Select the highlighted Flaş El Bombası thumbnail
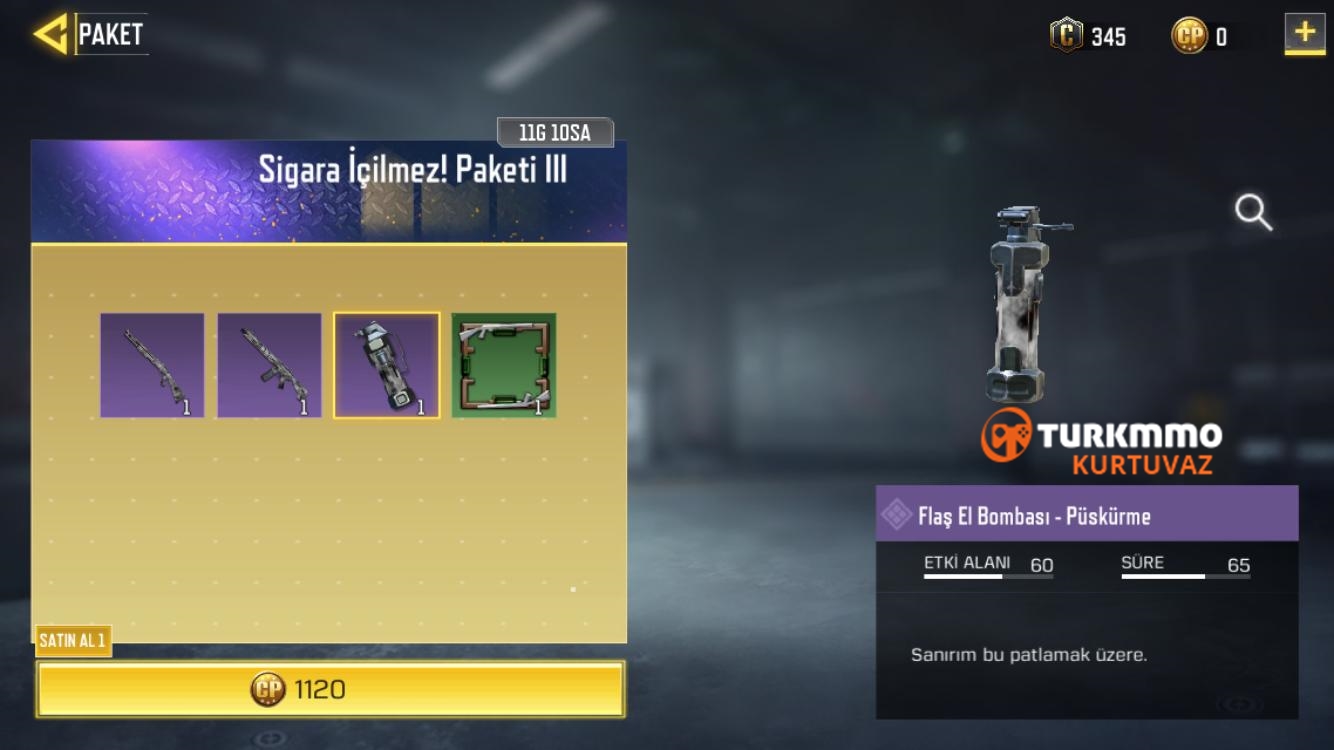 click(387, 366)
